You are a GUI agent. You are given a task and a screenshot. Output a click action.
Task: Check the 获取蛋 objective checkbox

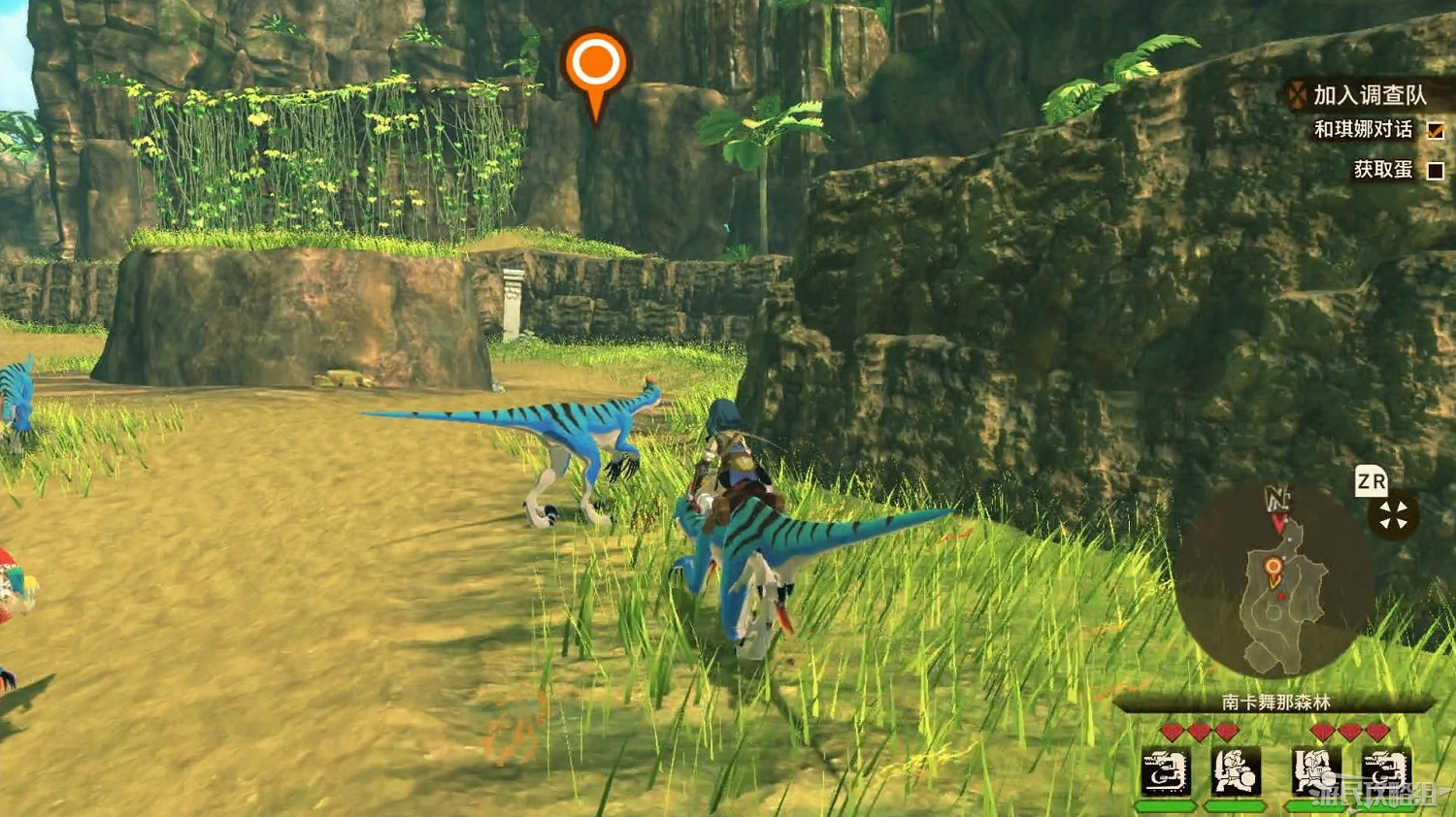pos(1438,169)
